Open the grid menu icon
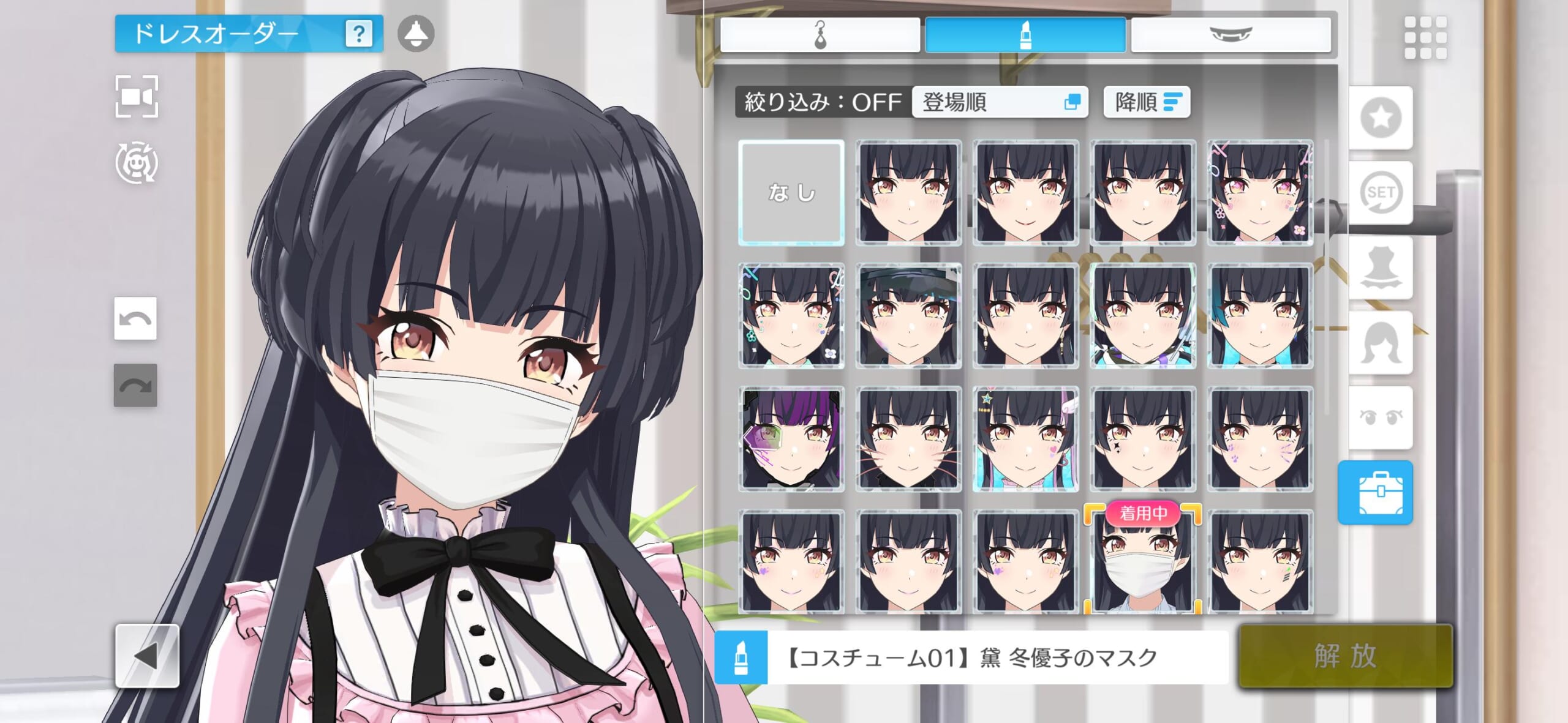This screenshot has height=723, width=1568. tap(1425, 37)
